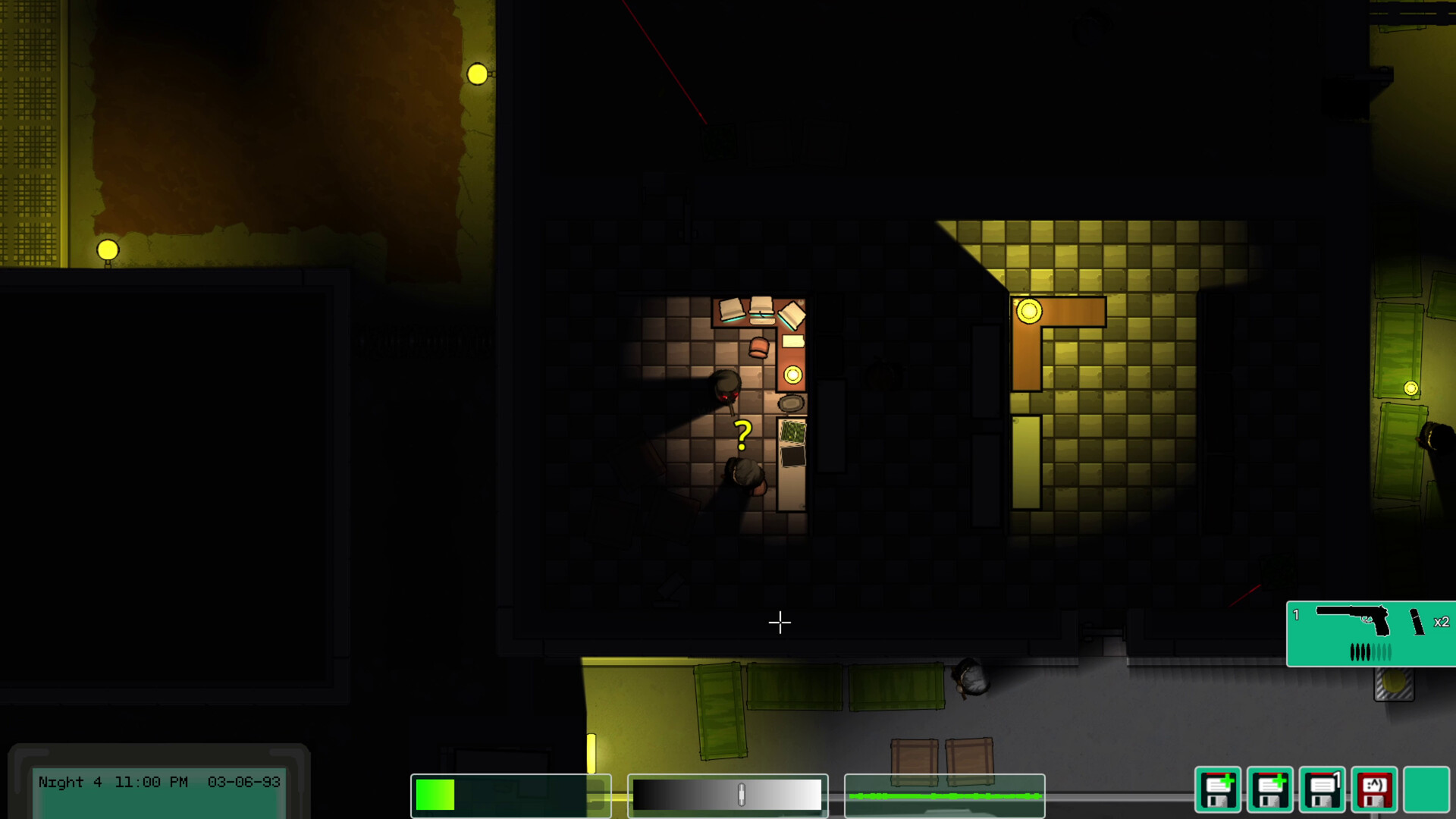This screenshot has height=819, width=1456.
Task: Click the sound waveform meter
Action: tap(946, 797)
